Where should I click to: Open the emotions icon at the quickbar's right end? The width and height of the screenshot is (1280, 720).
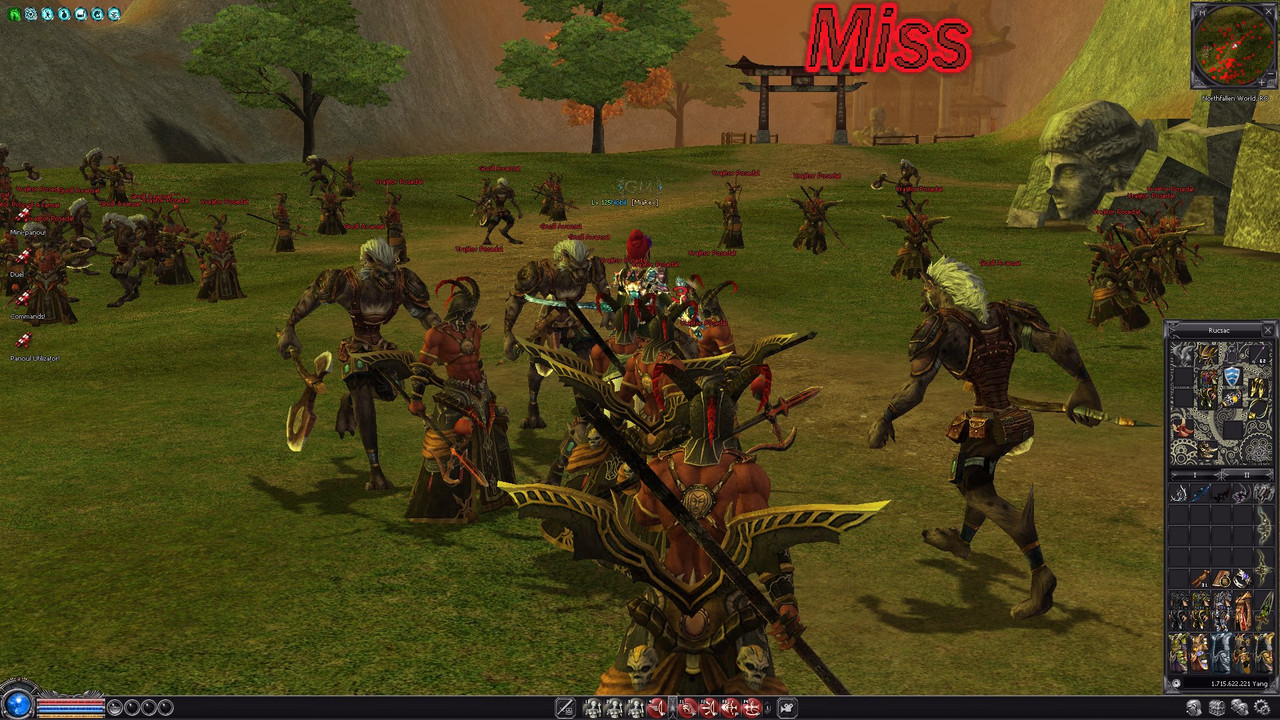(x=787, y=707)
